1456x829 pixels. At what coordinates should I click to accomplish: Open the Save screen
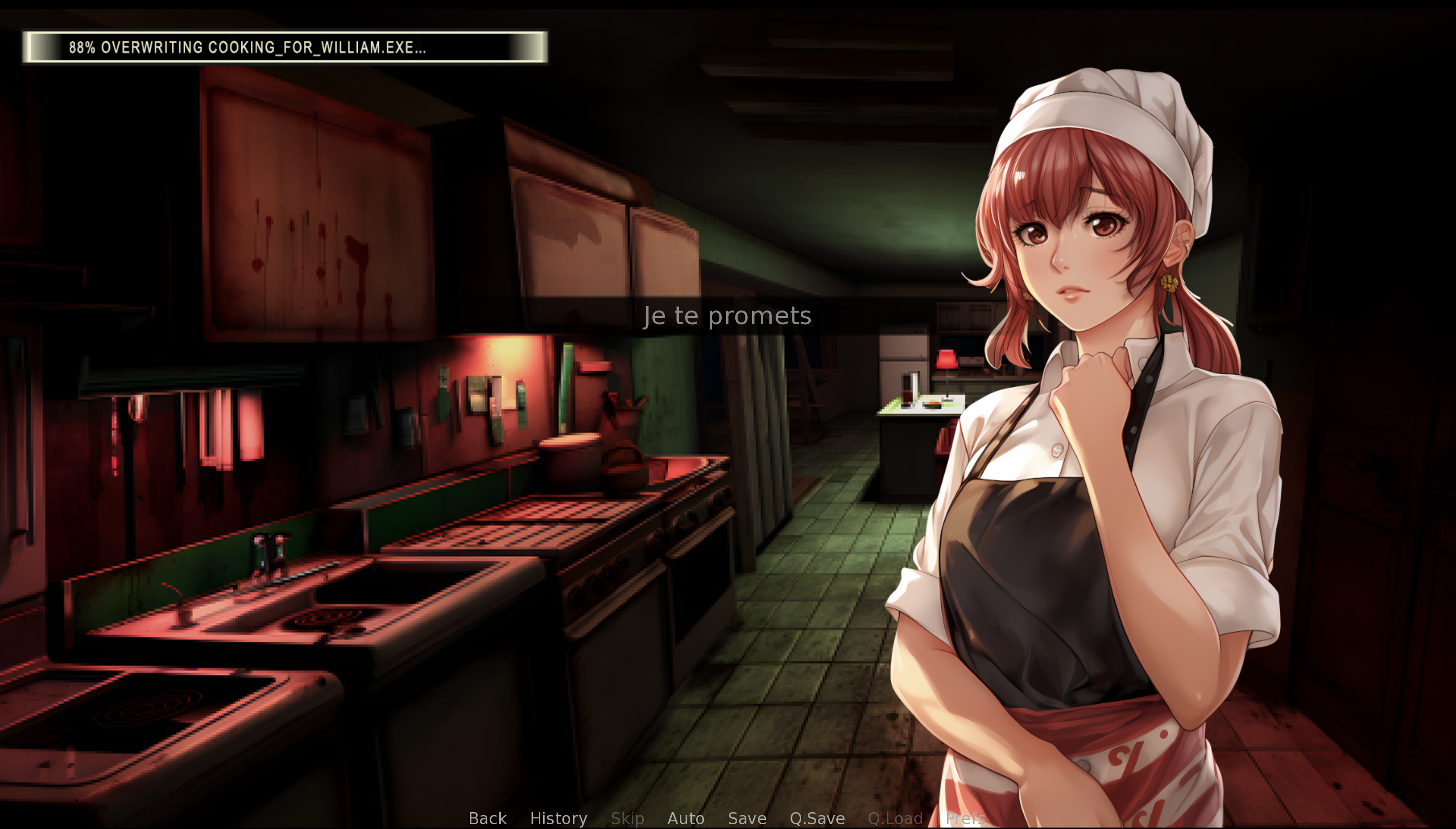coord(746,818)
